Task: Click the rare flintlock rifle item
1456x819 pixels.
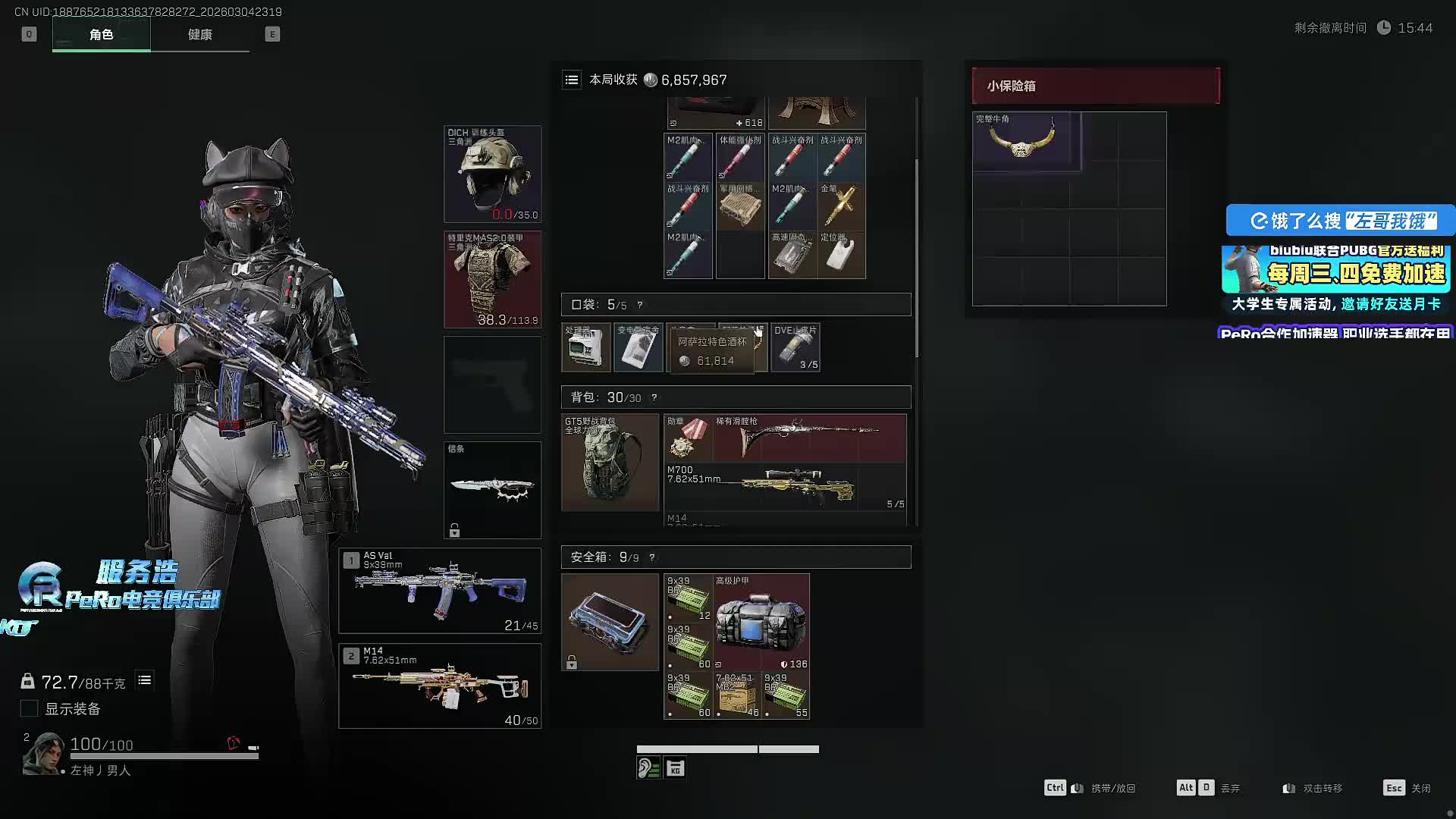Action: [810, 438]
